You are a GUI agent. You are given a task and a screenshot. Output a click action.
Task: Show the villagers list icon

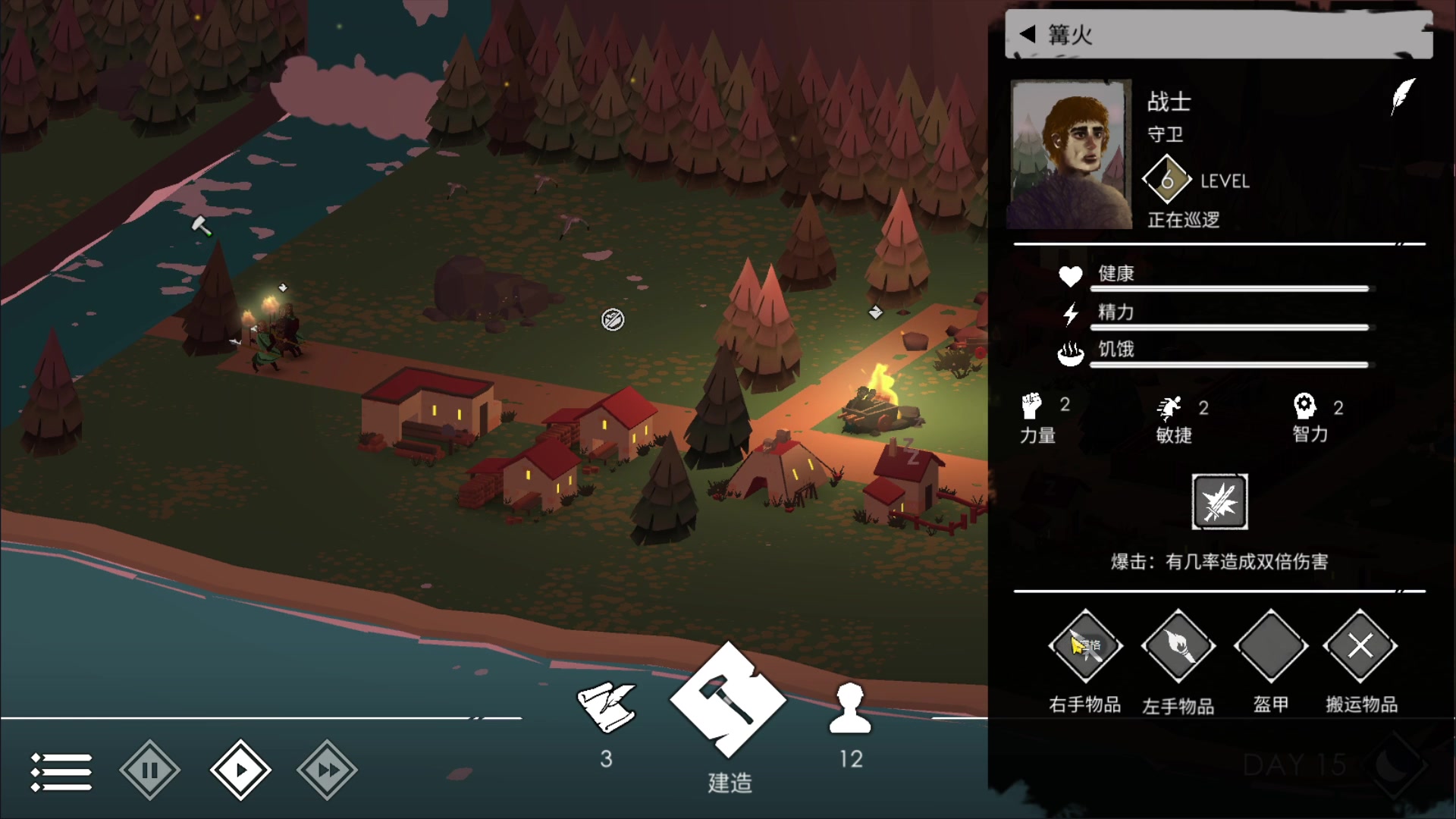pyautogui.click(x=850, y=708)
